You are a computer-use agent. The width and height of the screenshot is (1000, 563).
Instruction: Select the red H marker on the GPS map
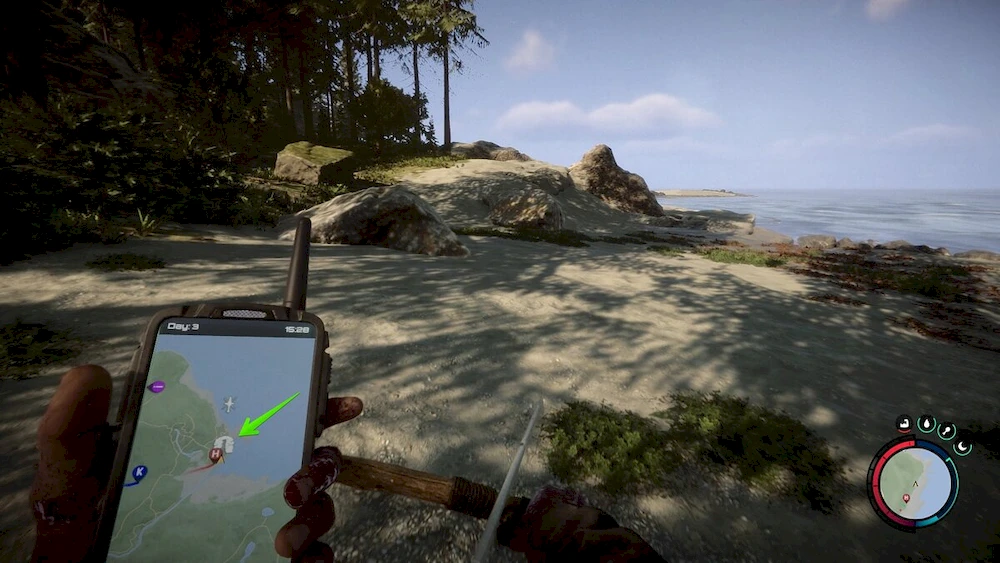(214, 454)
